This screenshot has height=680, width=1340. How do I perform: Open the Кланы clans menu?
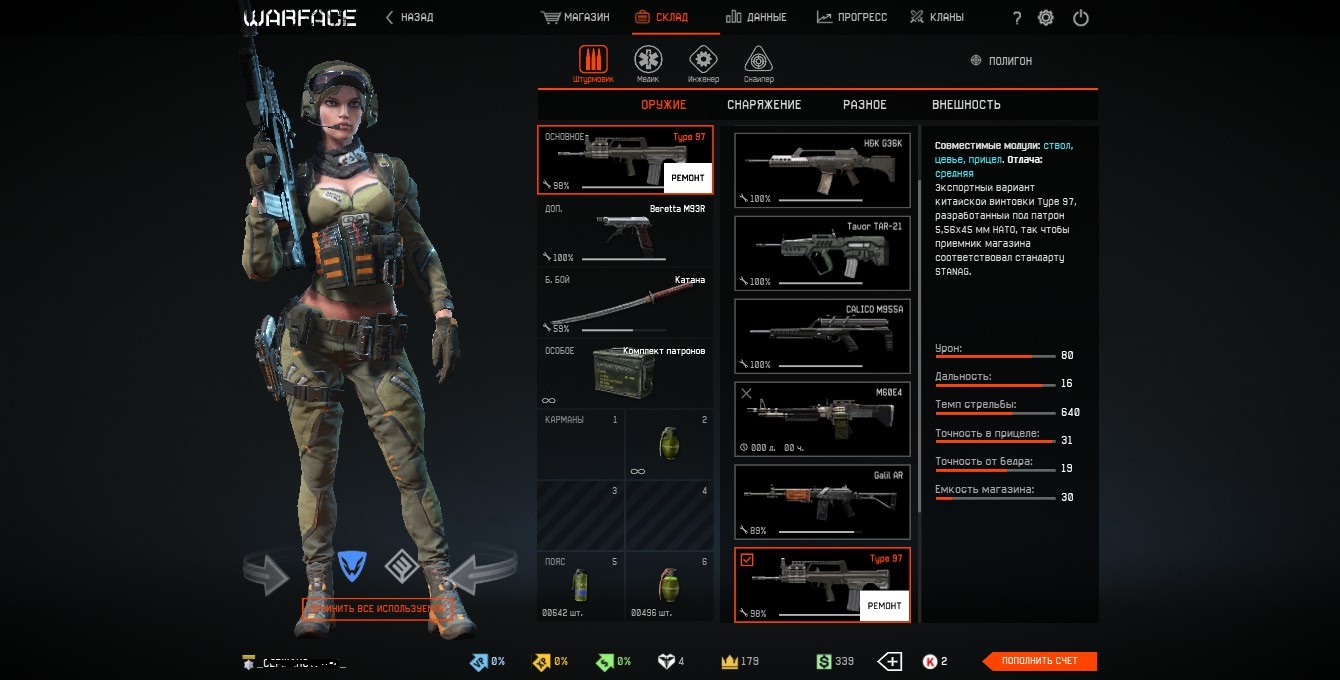[937, 17]
